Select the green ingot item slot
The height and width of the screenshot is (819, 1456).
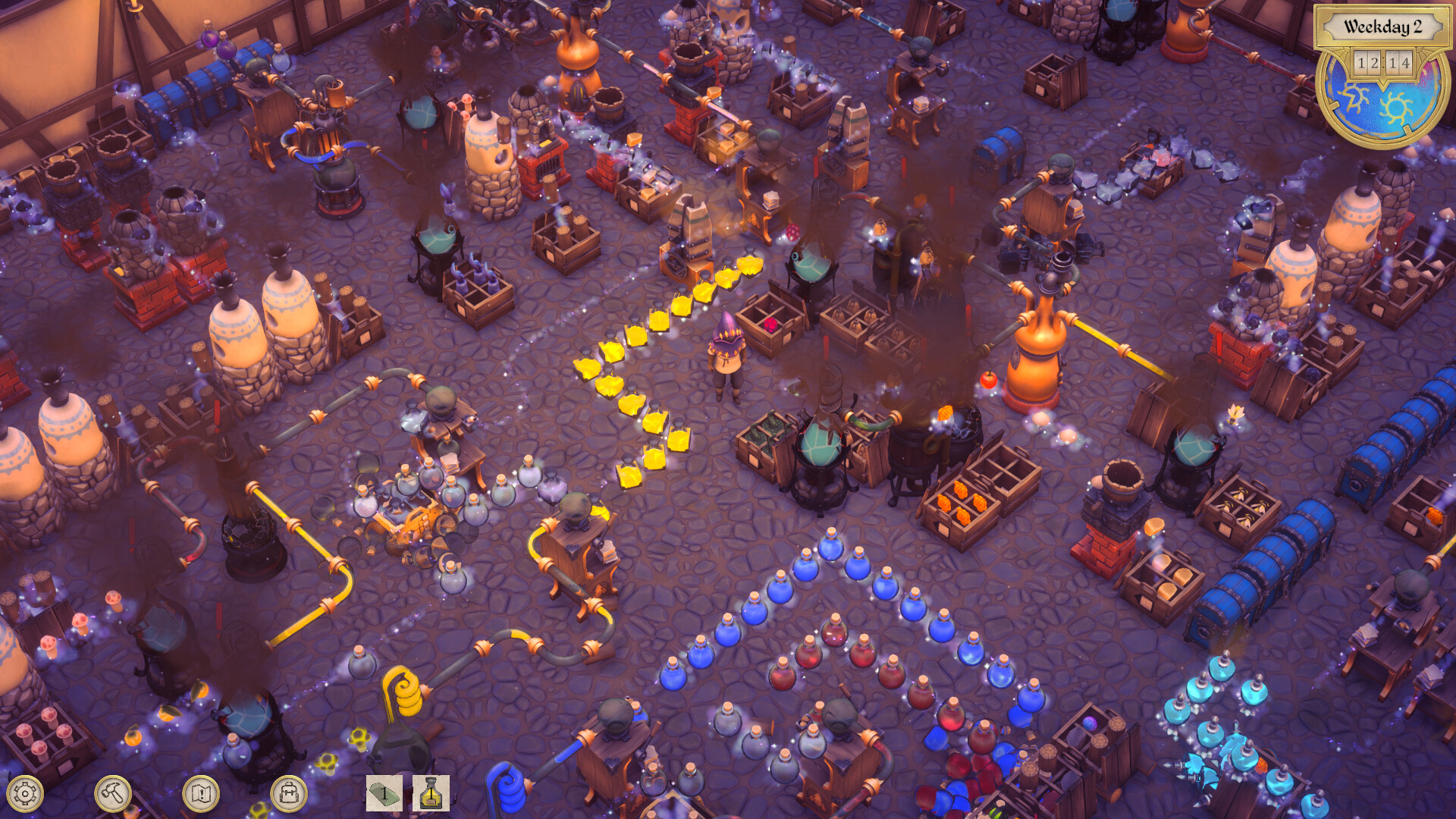(x=383, y=793)
